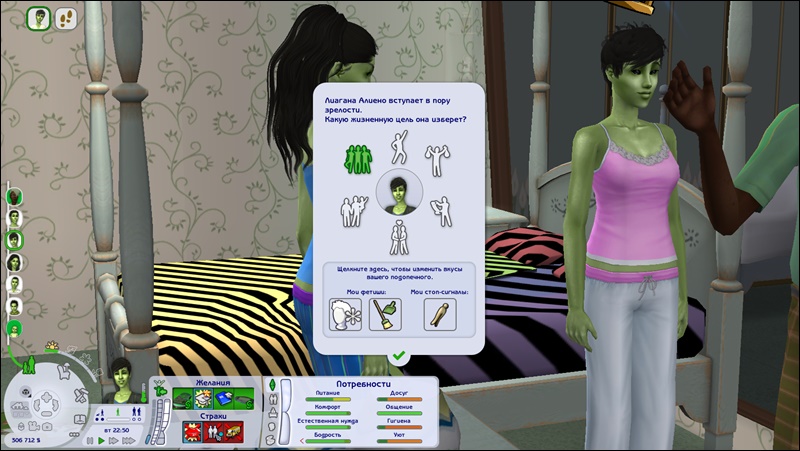Pick the aspiration figure right of the portrait

point(437,208)
